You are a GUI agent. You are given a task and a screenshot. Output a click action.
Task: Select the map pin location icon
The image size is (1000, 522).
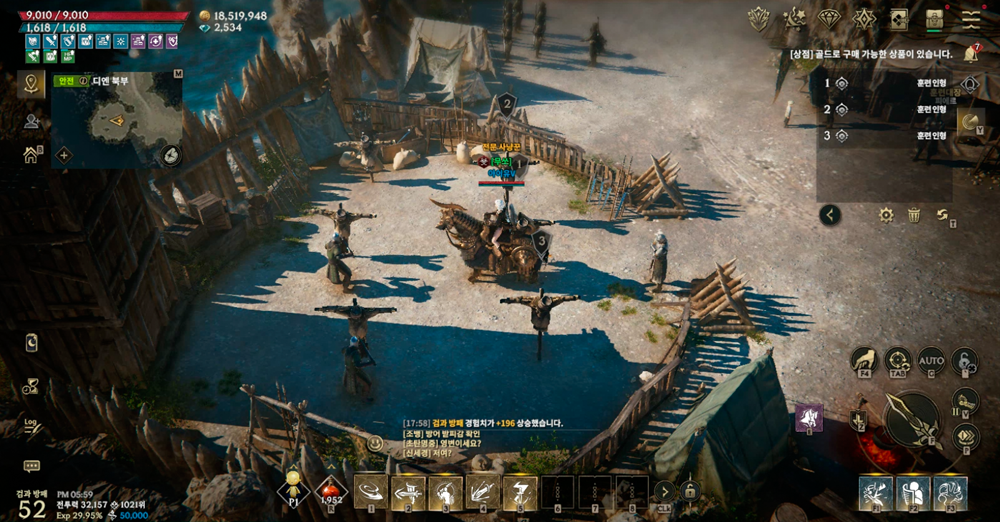tap(31, 84)
